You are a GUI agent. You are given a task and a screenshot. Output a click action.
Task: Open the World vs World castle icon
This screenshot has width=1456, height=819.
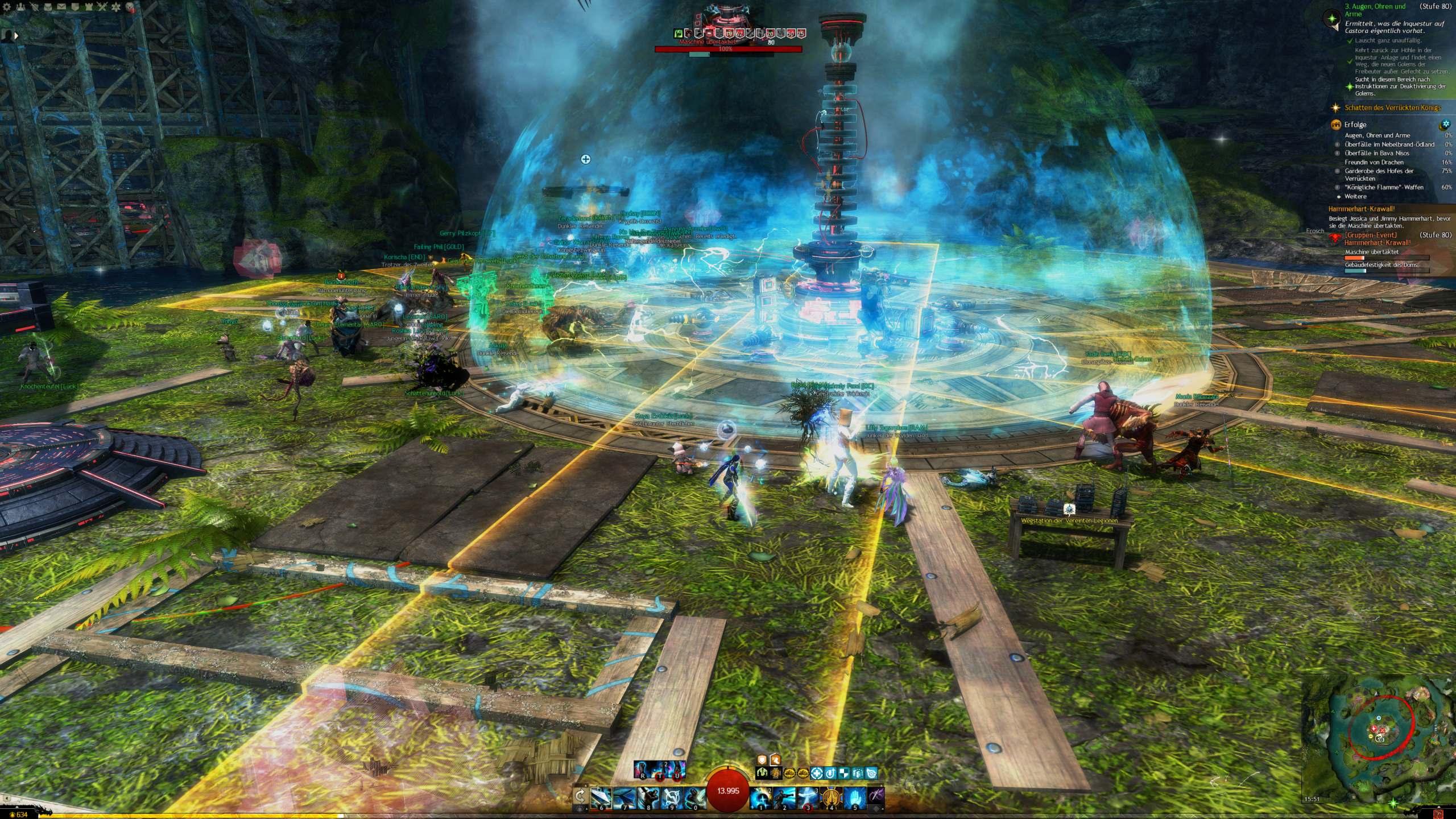click(x=89, y=7)
